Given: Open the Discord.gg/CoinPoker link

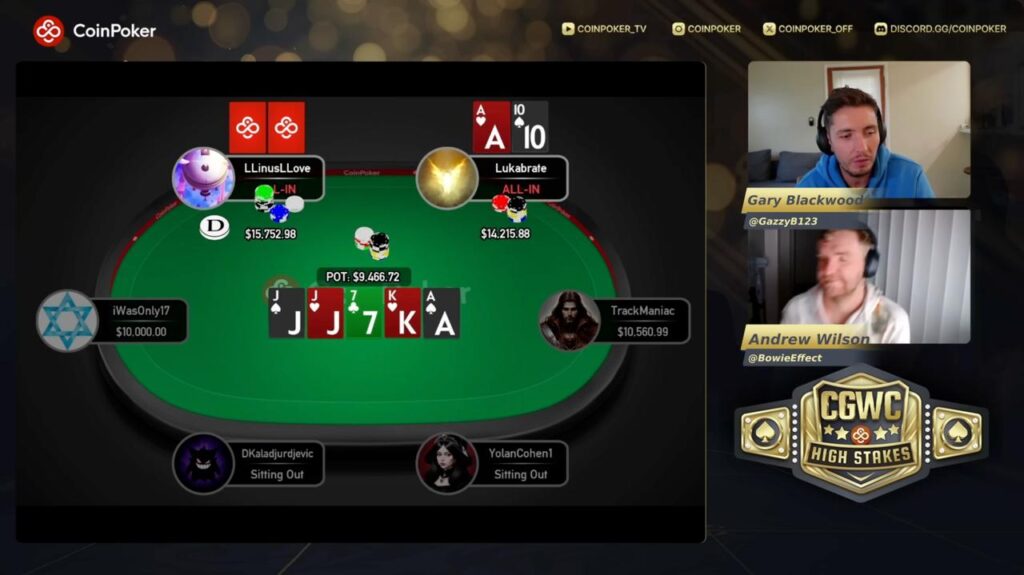Looking at the screenshot, I should point(940,29).
